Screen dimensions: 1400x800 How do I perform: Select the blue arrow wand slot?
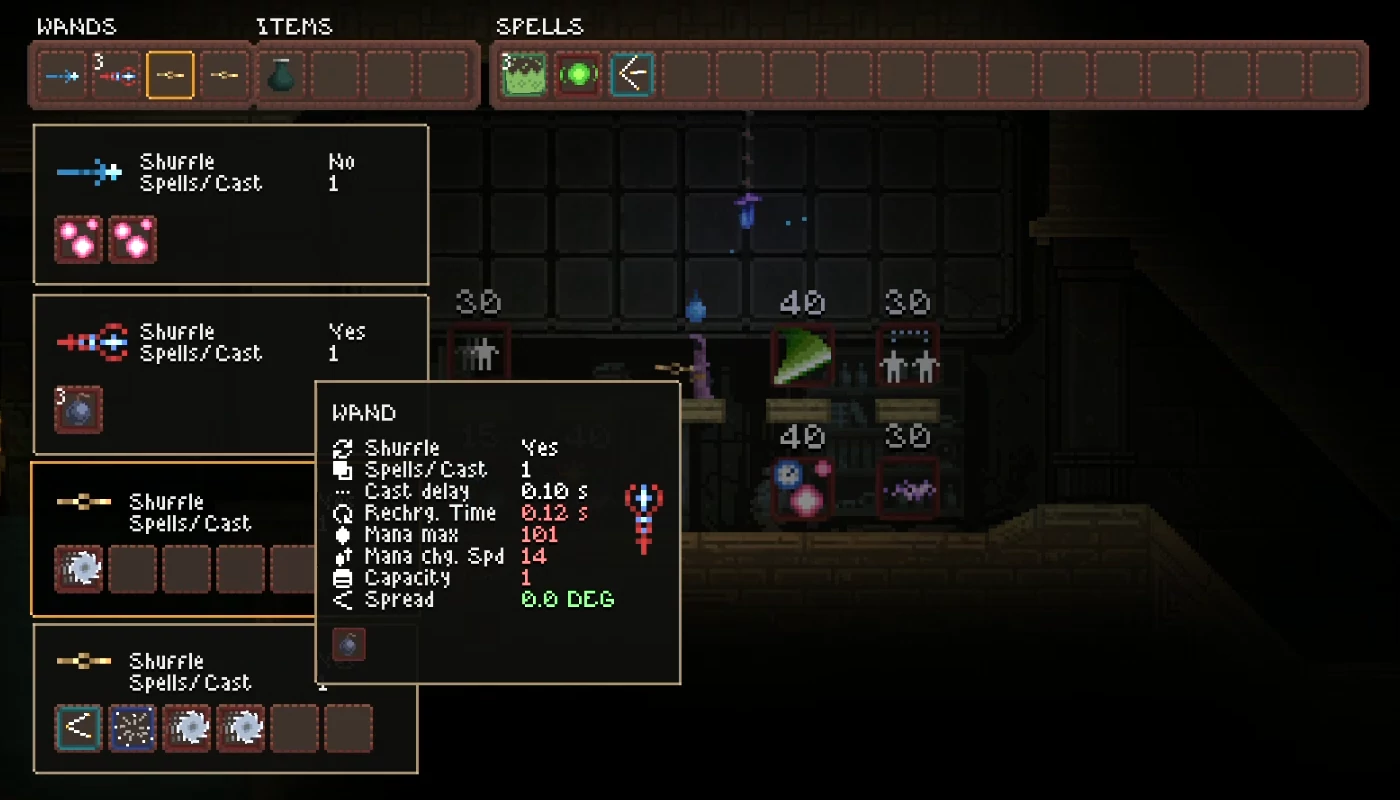pos(63,75)
